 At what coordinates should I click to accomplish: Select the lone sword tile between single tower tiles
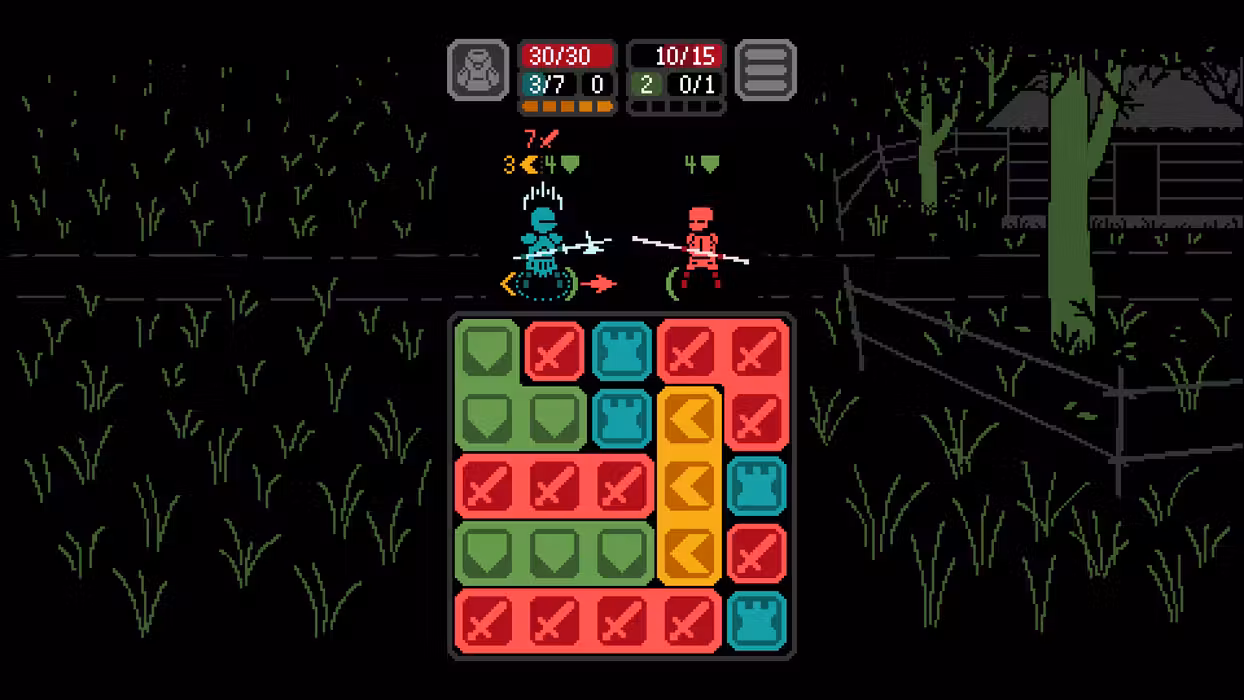(x=756, y=552)
